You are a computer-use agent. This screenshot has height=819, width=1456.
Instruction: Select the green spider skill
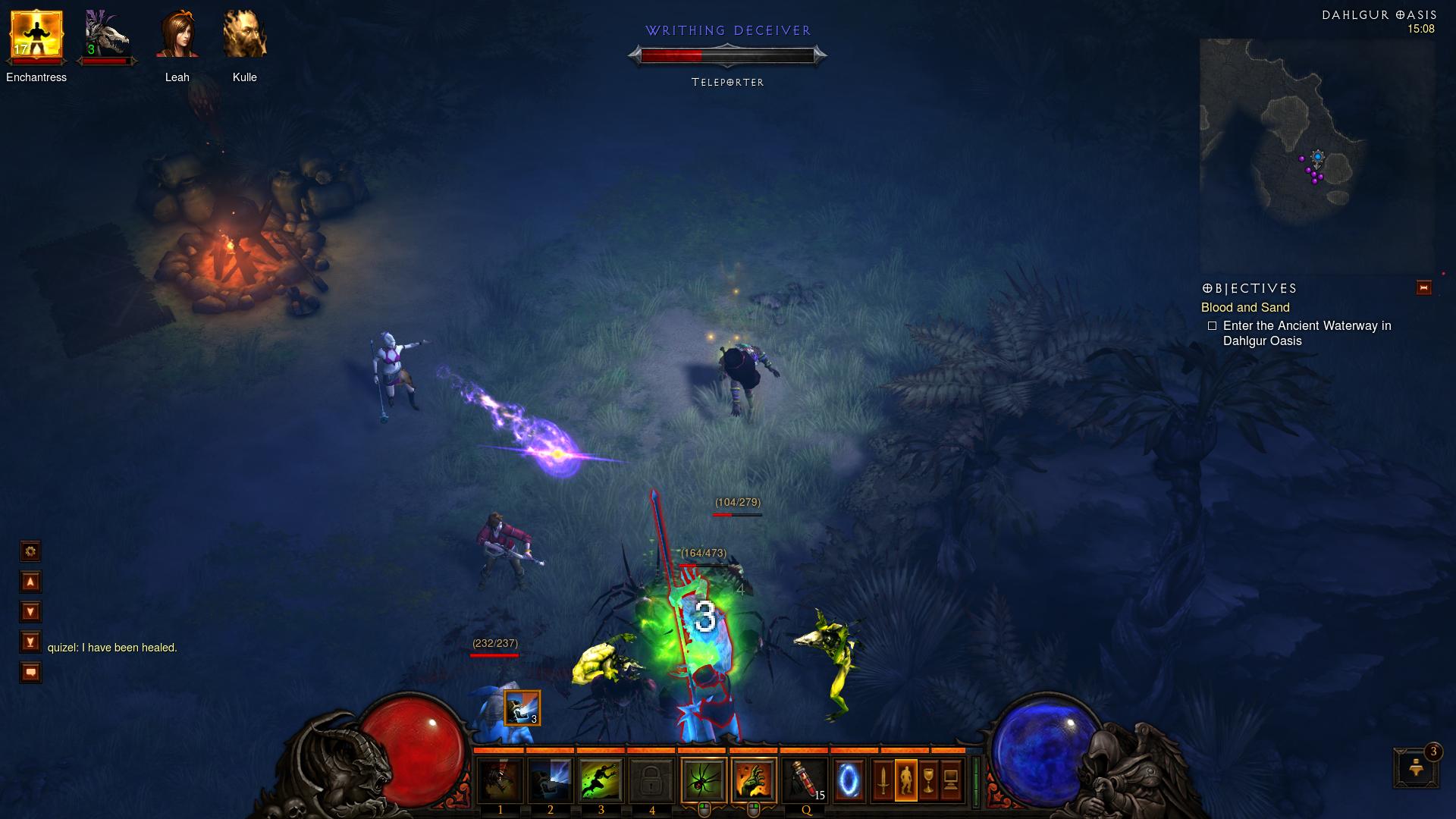coord(704,780)
